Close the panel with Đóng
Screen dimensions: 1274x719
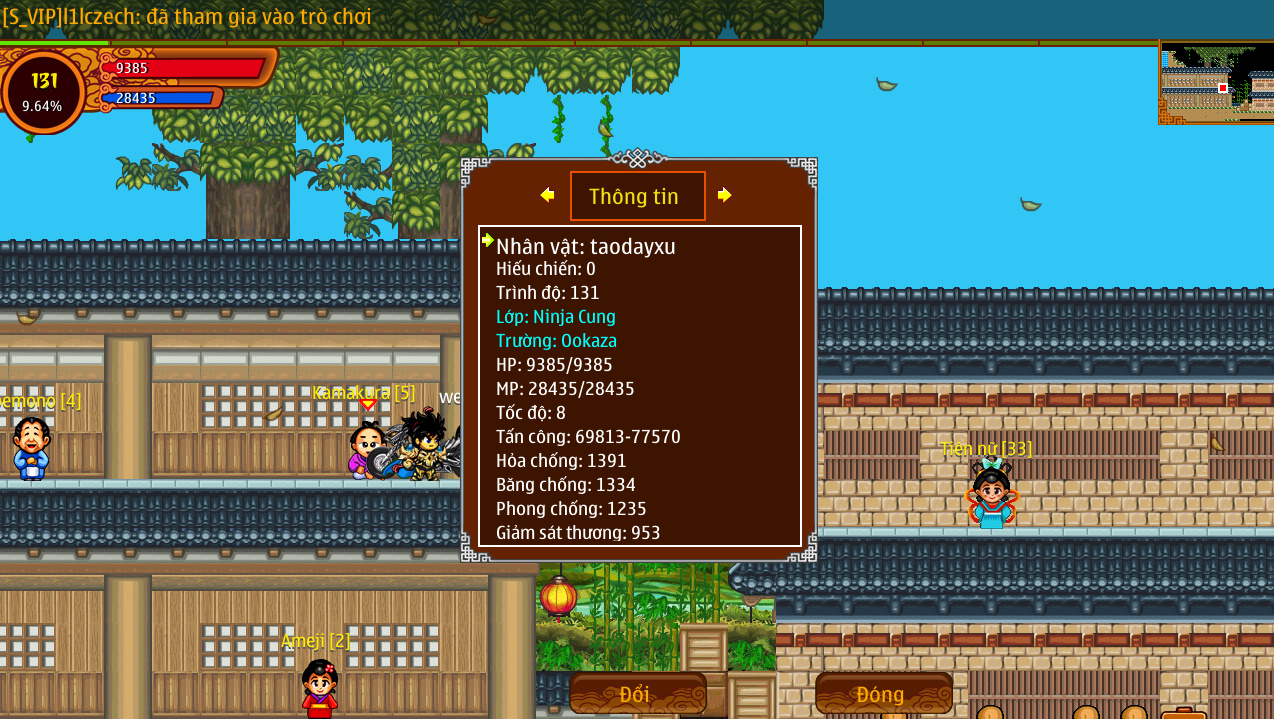pyautogui.click(x=882, y=693)
